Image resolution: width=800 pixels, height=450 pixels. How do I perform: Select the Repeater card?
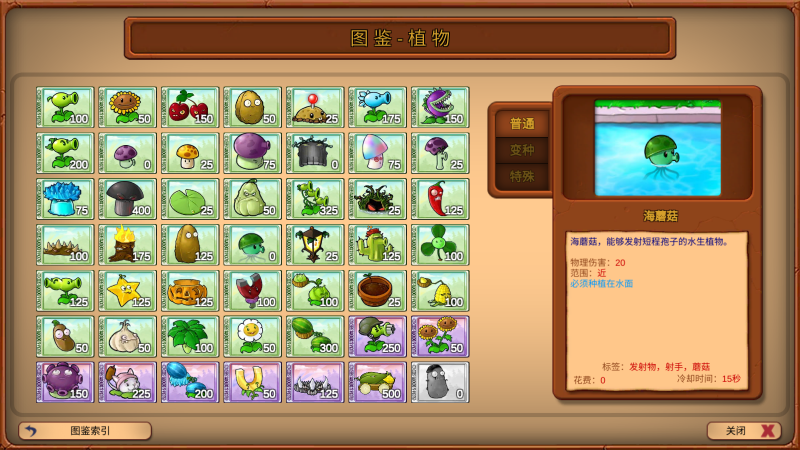65,152
